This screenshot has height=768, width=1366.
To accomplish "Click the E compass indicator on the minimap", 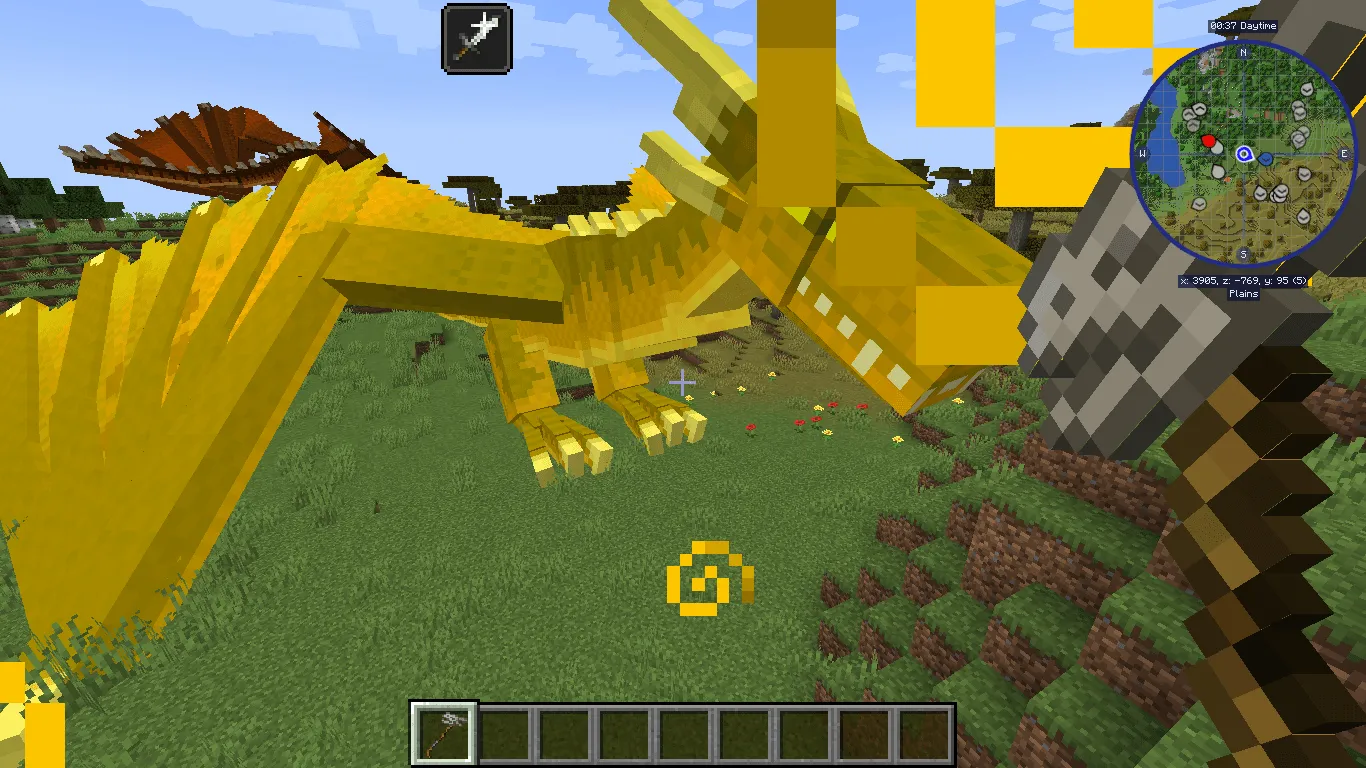I will pyautogui.click(x=1344, y=154).
